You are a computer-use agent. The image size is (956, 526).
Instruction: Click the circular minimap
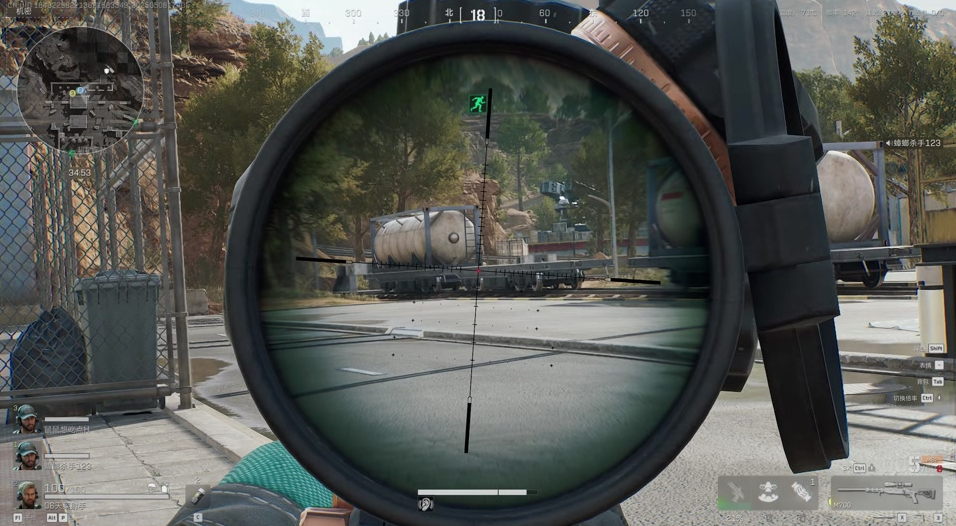(x=80, y=88)
